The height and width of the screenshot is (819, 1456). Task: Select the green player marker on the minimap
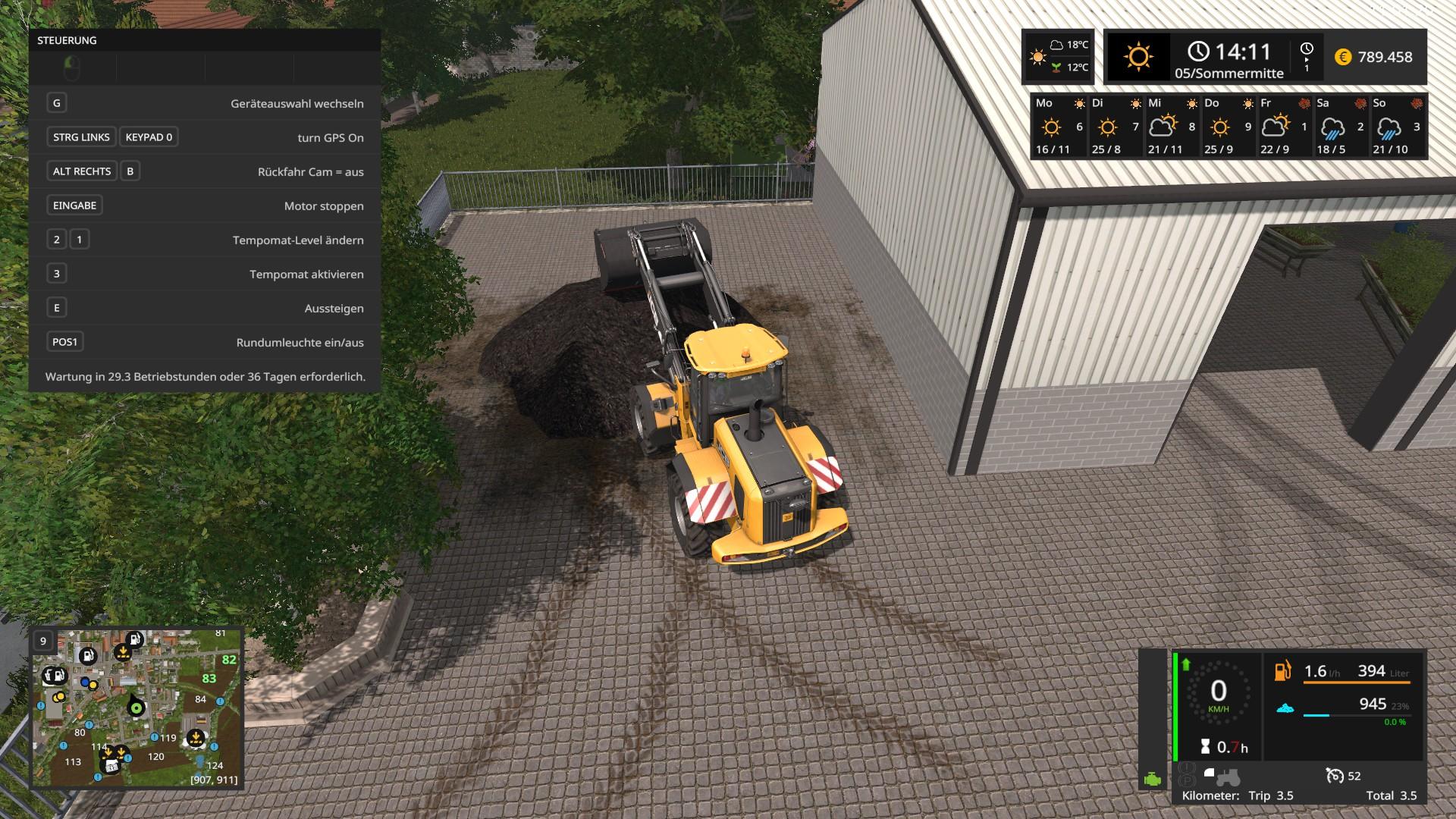136,708
